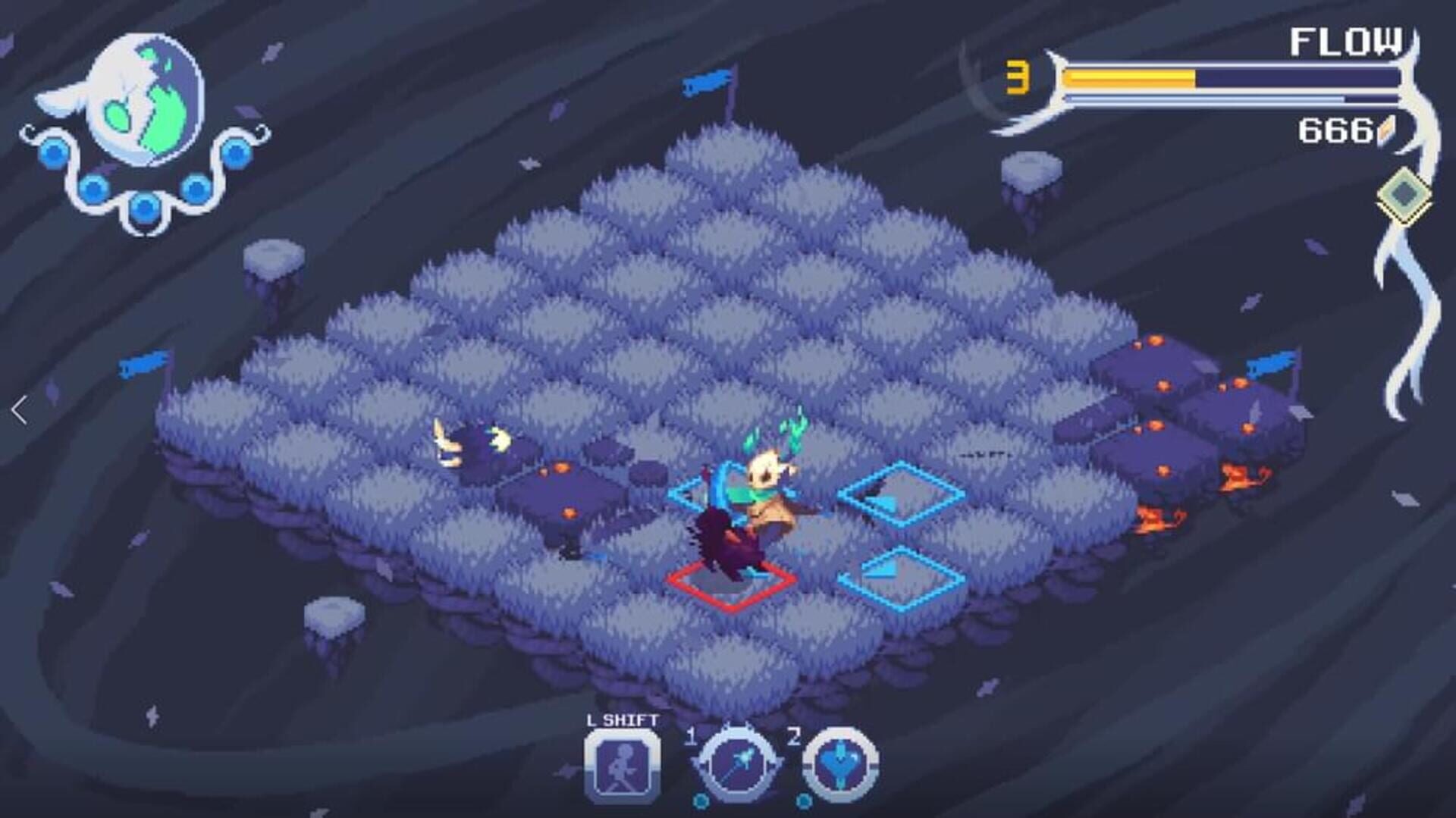This screenshot has width=1456, height=818.
Task: Select the L SHIFT sprint ability icon
Action: pyautogui.click(x=624, y=763)
